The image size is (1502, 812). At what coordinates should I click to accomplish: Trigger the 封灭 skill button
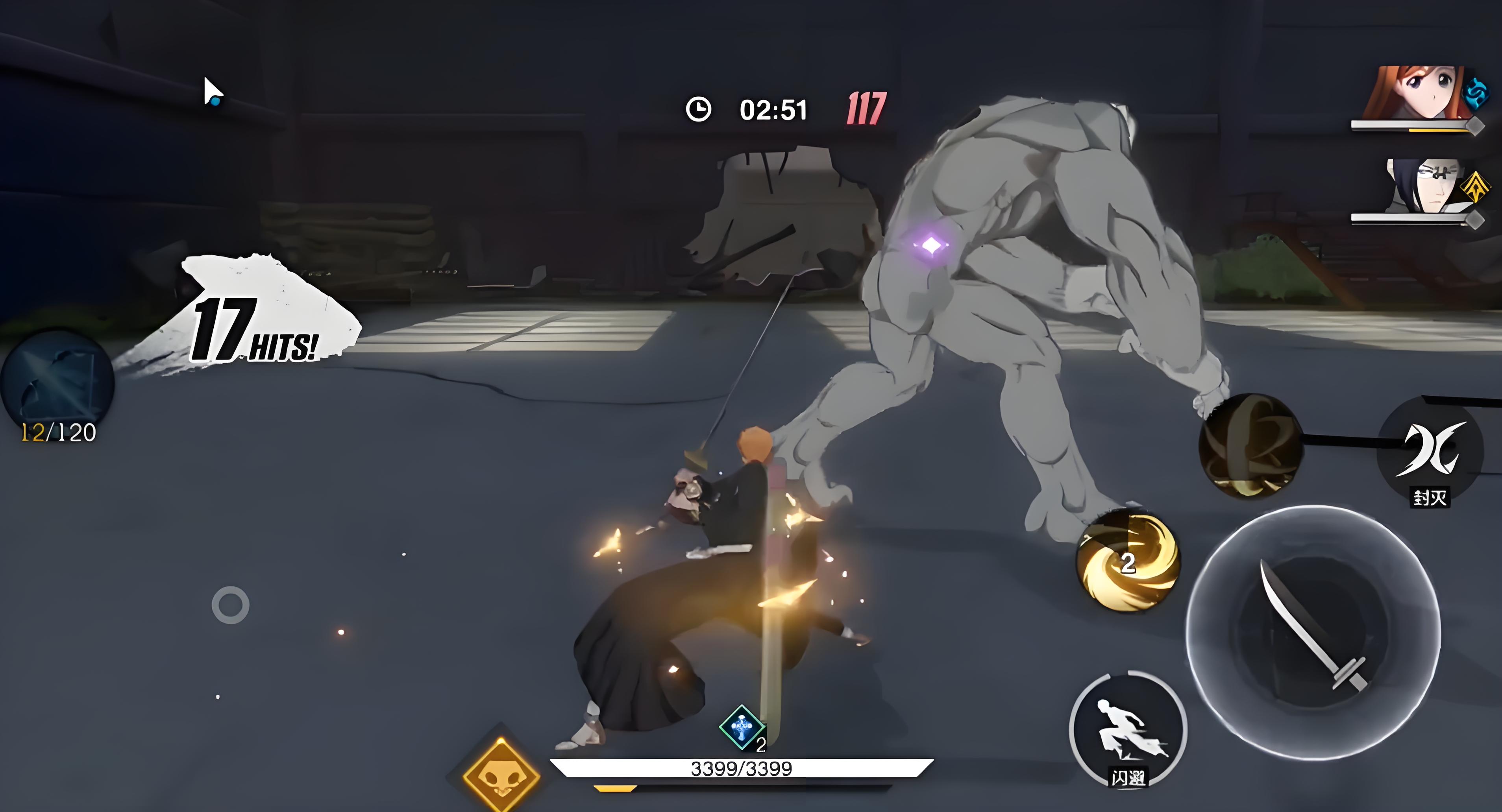[1430, 450]
